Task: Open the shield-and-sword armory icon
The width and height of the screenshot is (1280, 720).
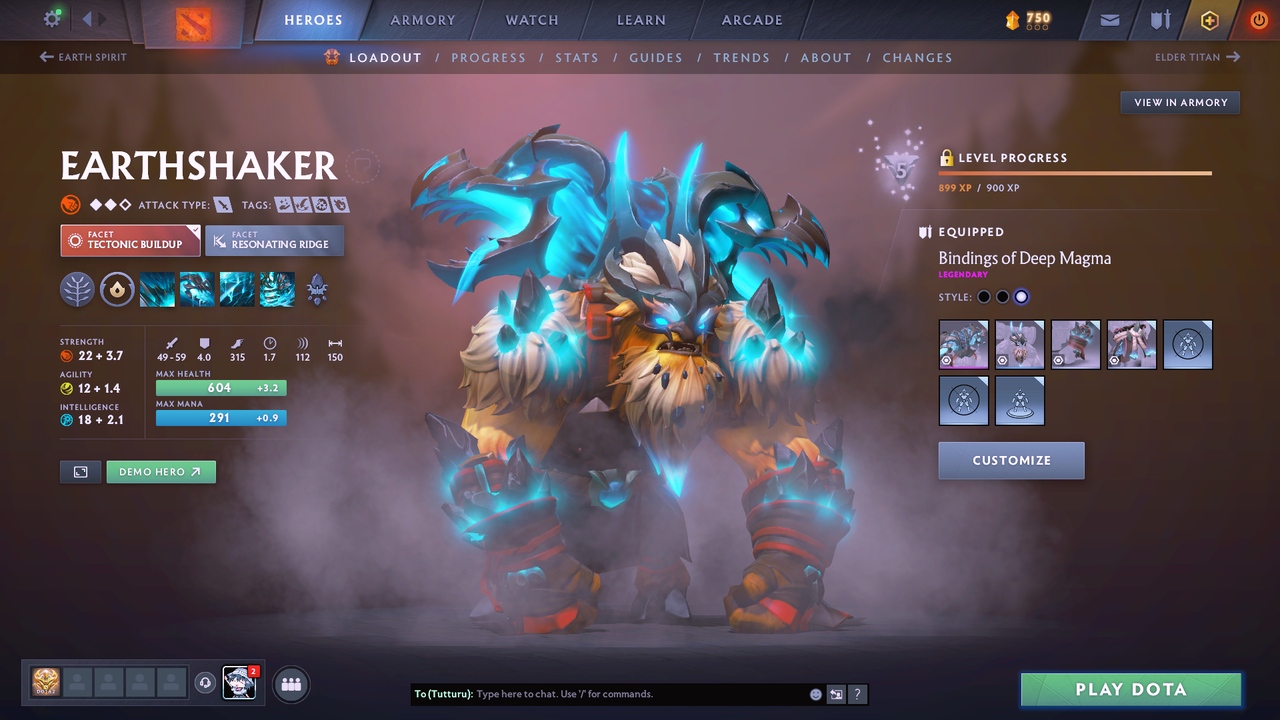Action: tap(1158, 20)
